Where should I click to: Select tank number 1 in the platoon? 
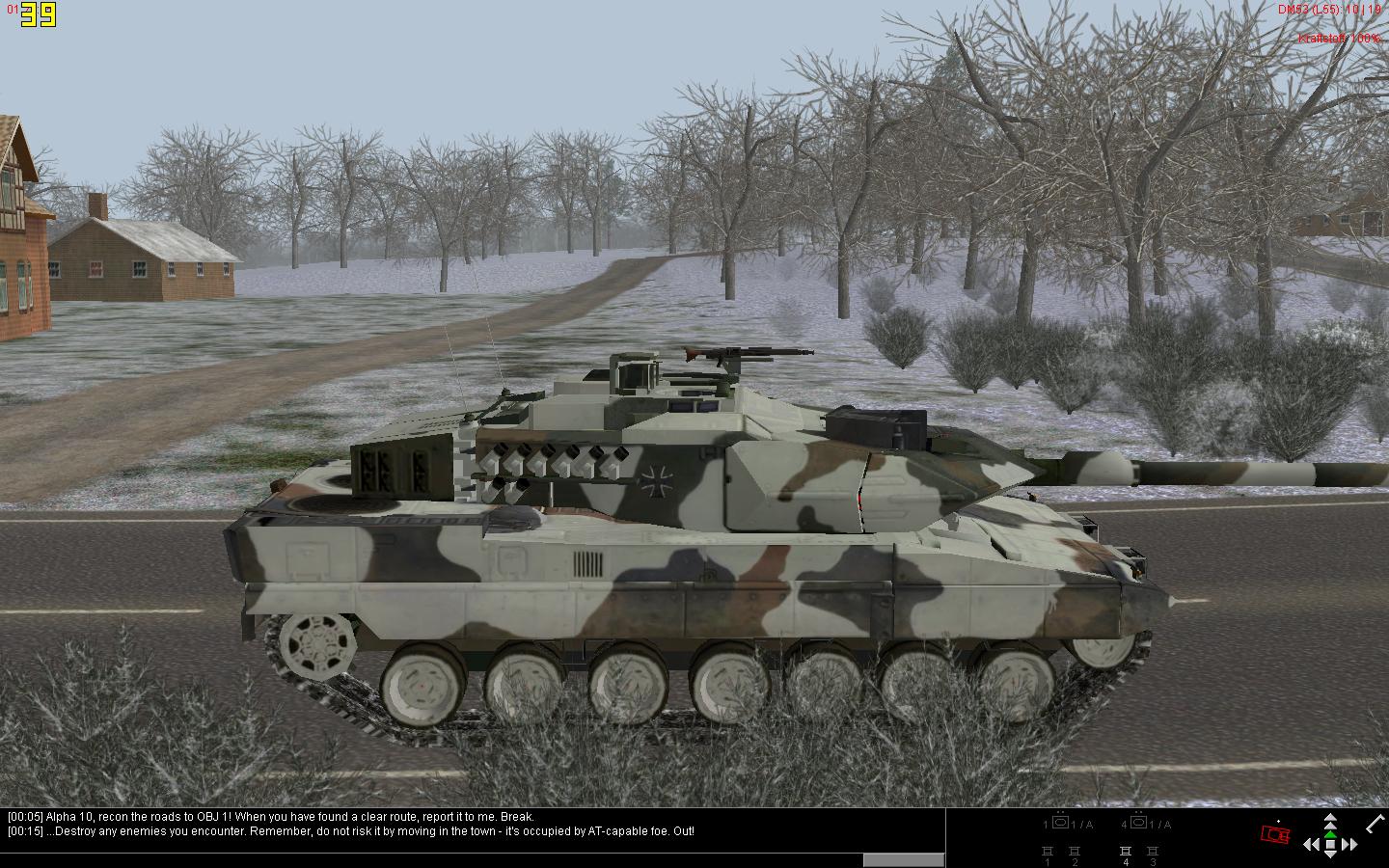1047,852
